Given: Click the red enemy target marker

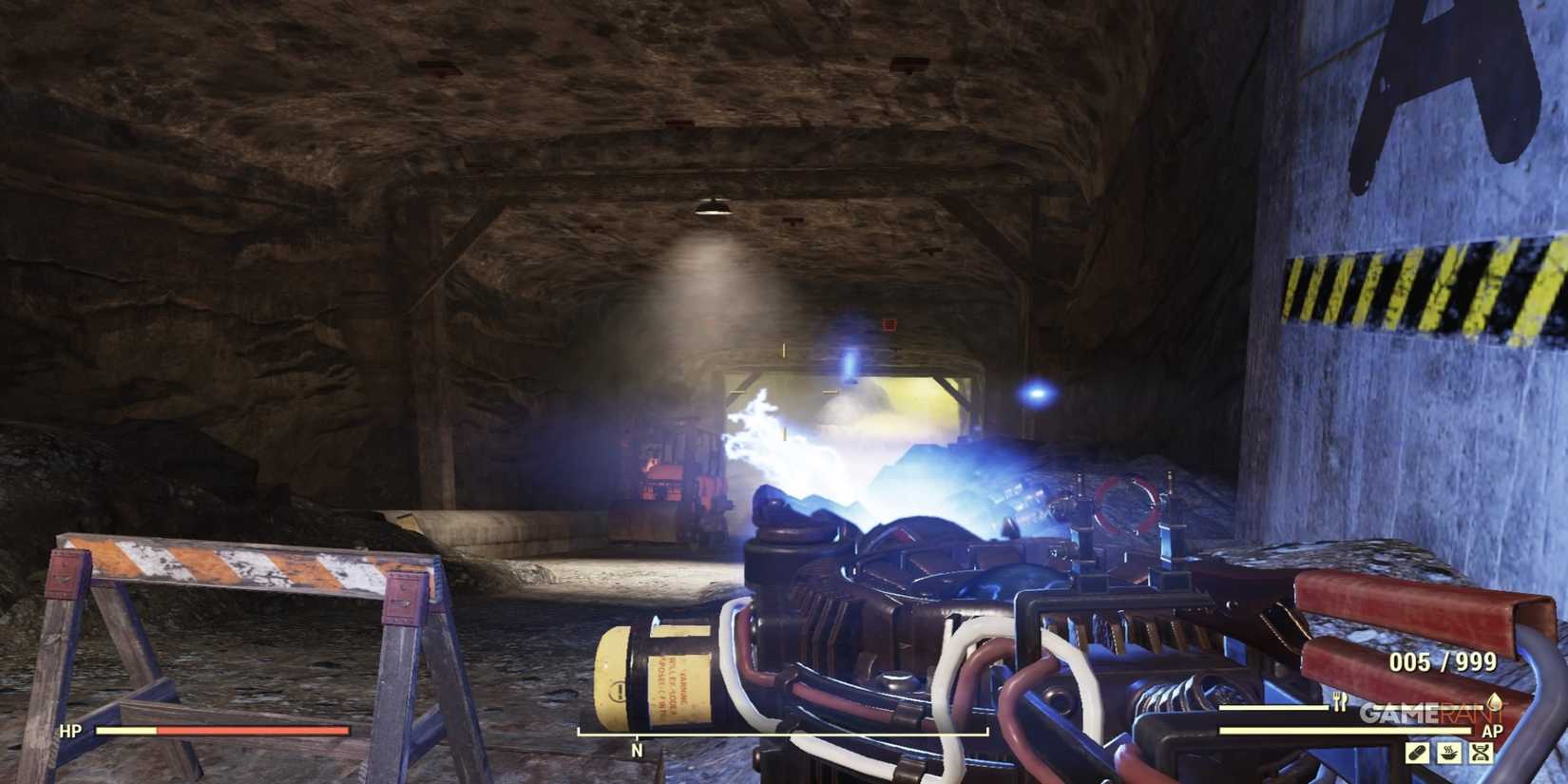Looking at the screenshot, I should pos(888,324).
